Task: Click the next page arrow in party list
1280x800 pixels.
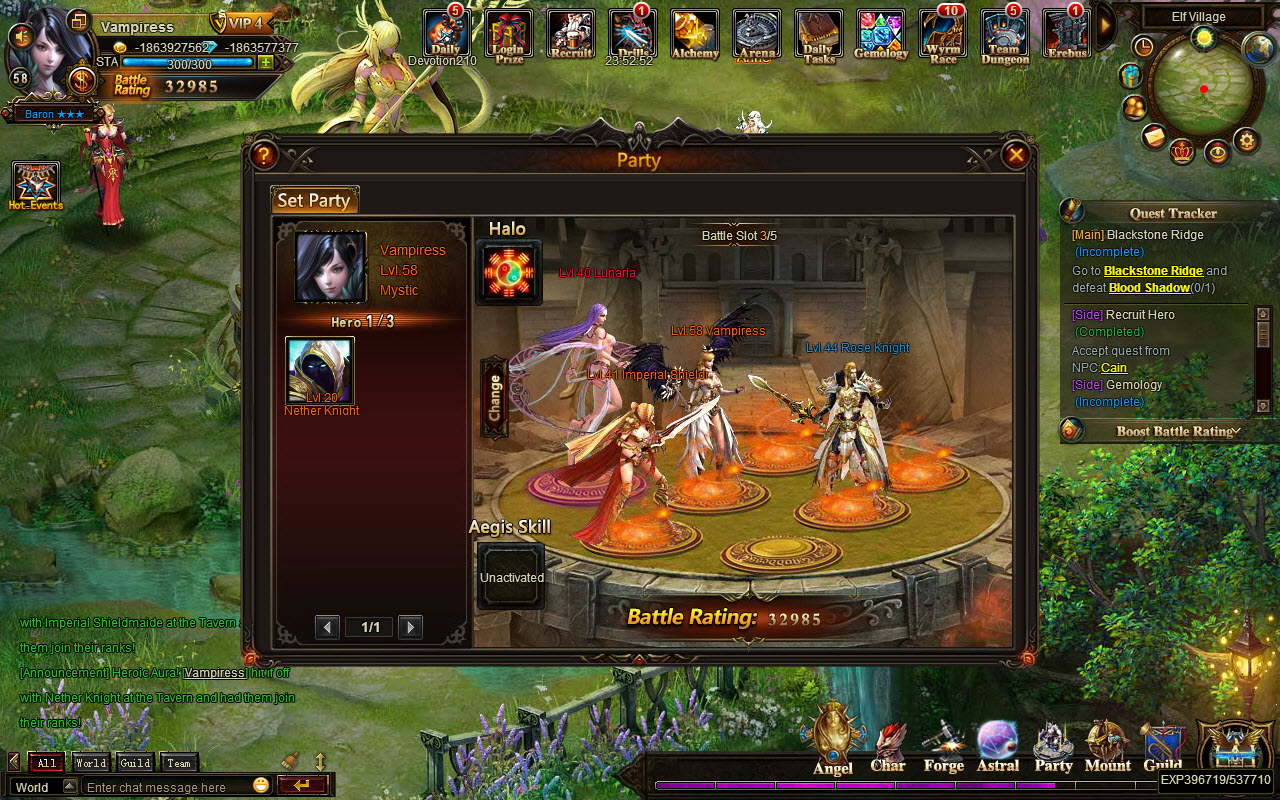Action: tap(410, 627)
